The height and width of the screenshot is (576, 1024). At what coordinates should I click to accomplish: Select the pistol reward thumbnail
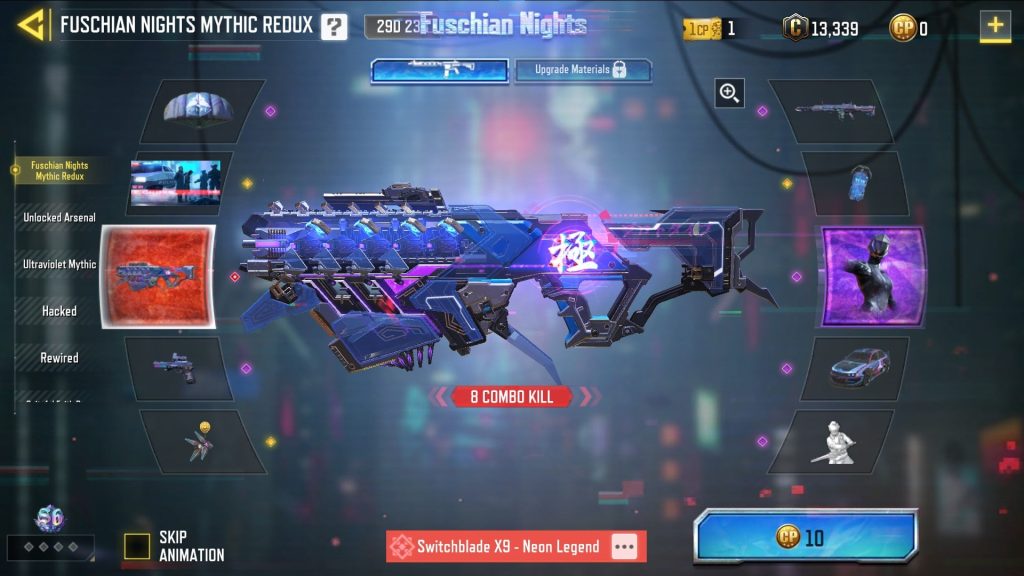tap(178, 368)
